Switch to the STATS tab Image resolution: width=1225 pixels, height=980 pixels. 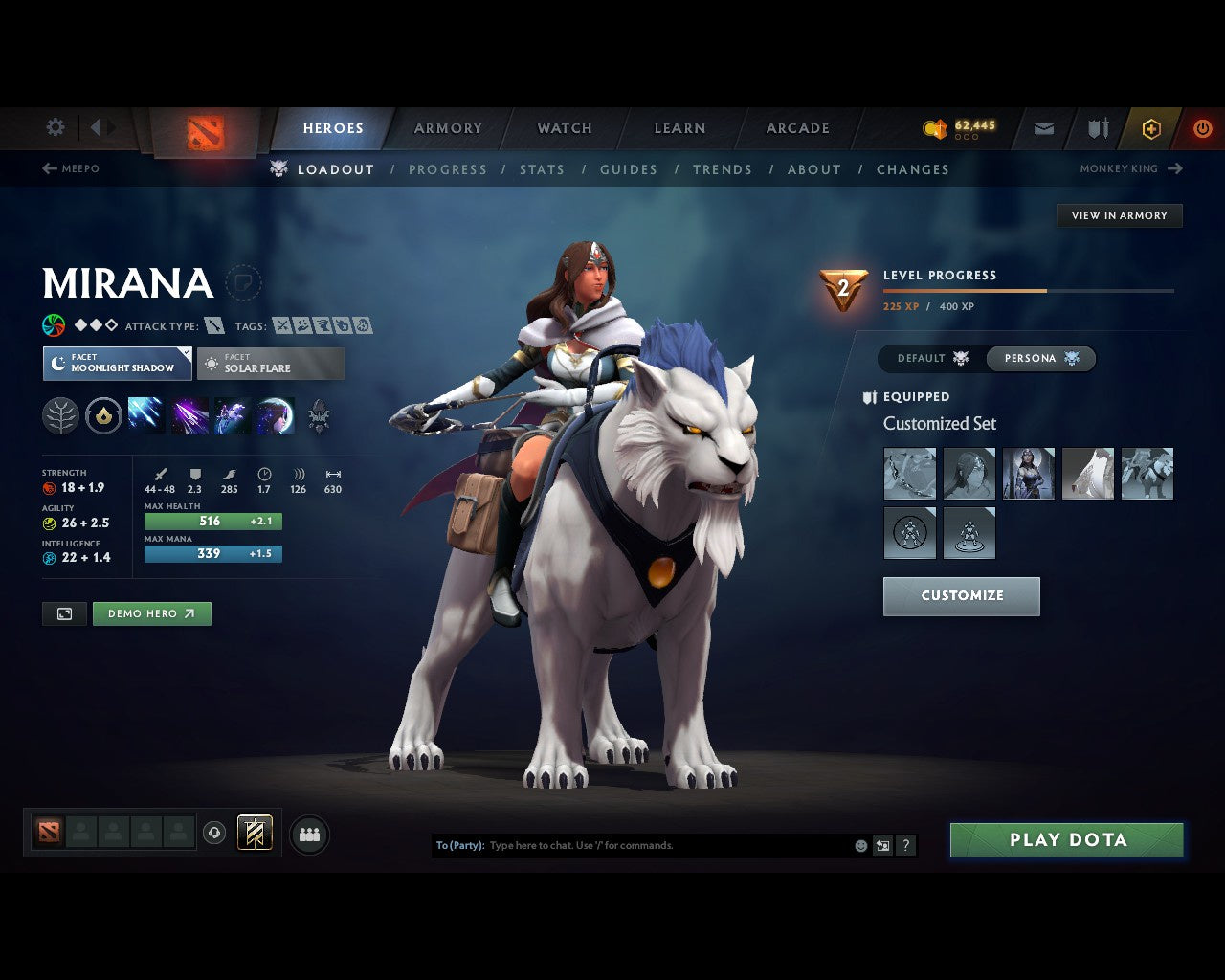point(542,169)
